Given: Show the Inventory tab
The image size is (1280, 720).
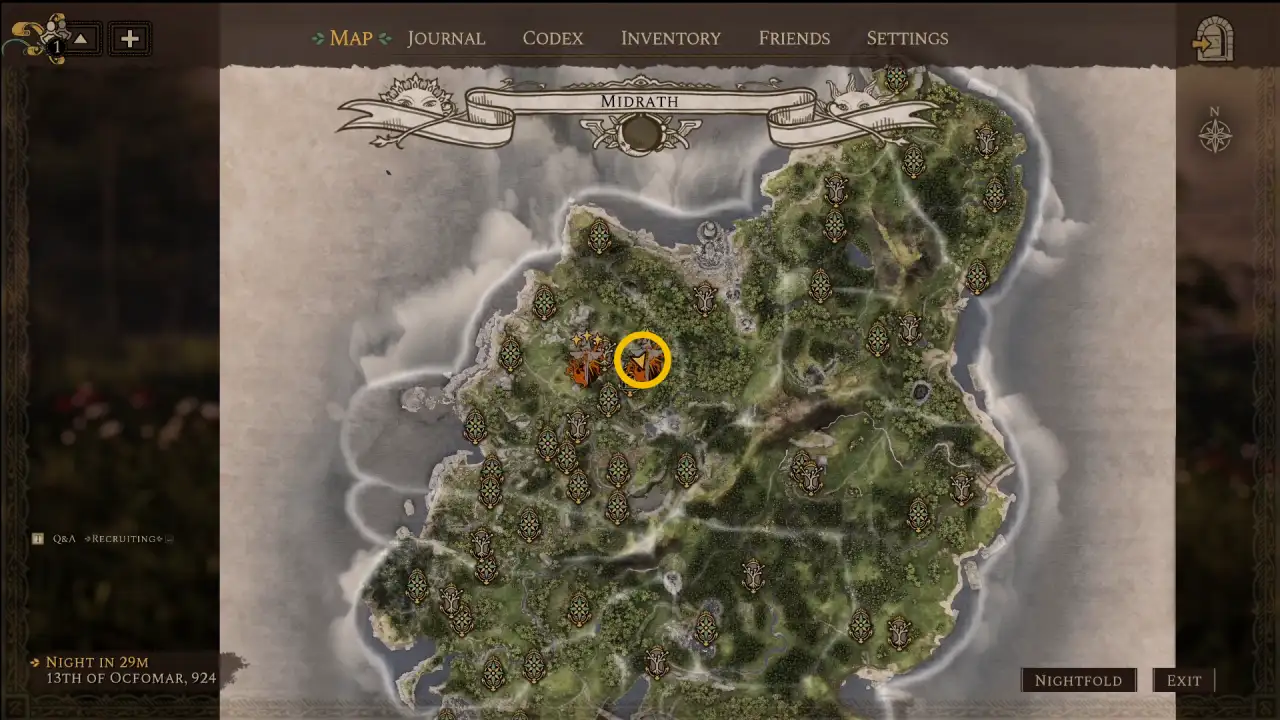Looking at the screenshot, I should [x=670, y=38].
